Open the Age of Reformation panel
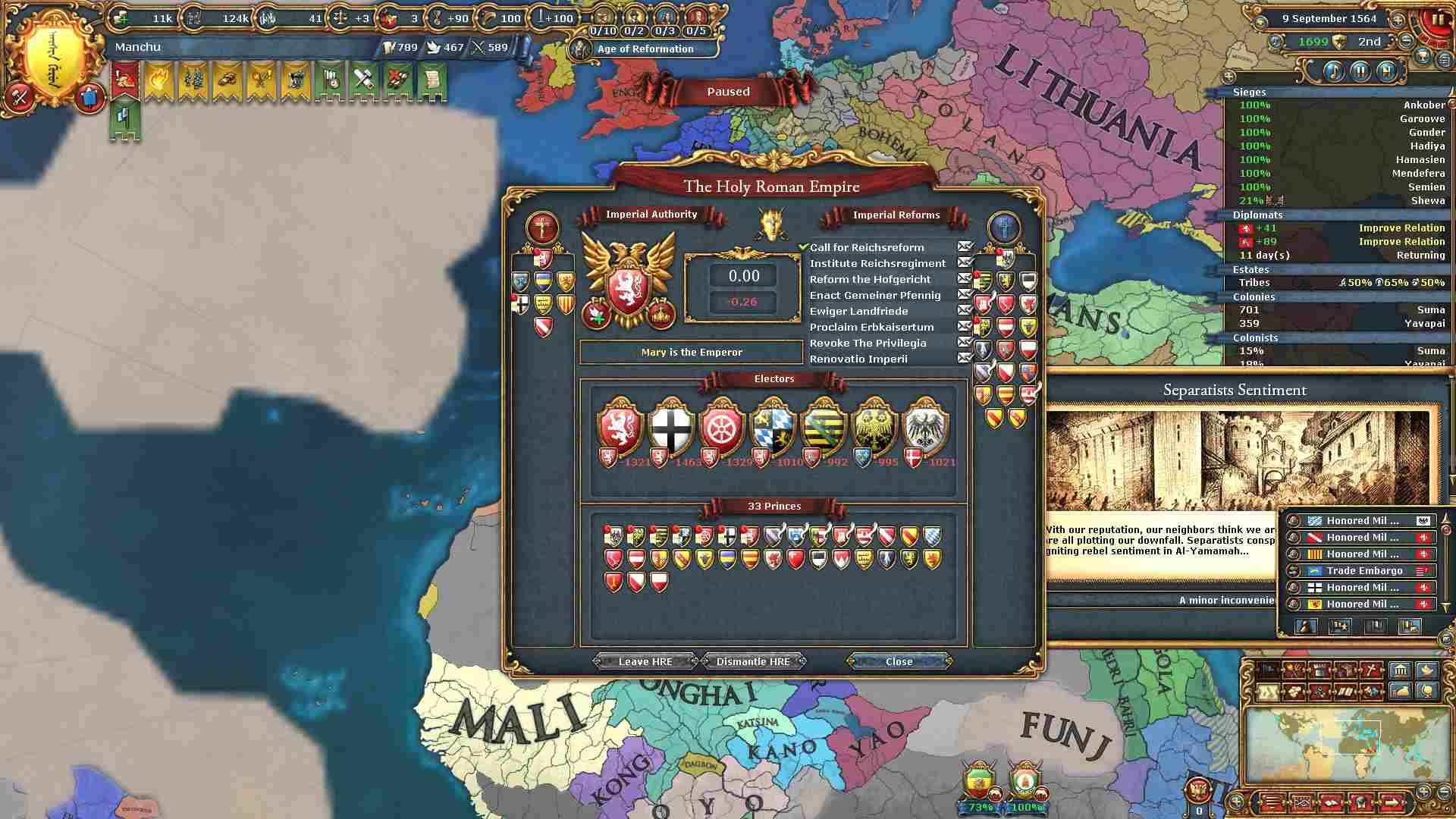1456x819 pixels. (x=645, y=49)
